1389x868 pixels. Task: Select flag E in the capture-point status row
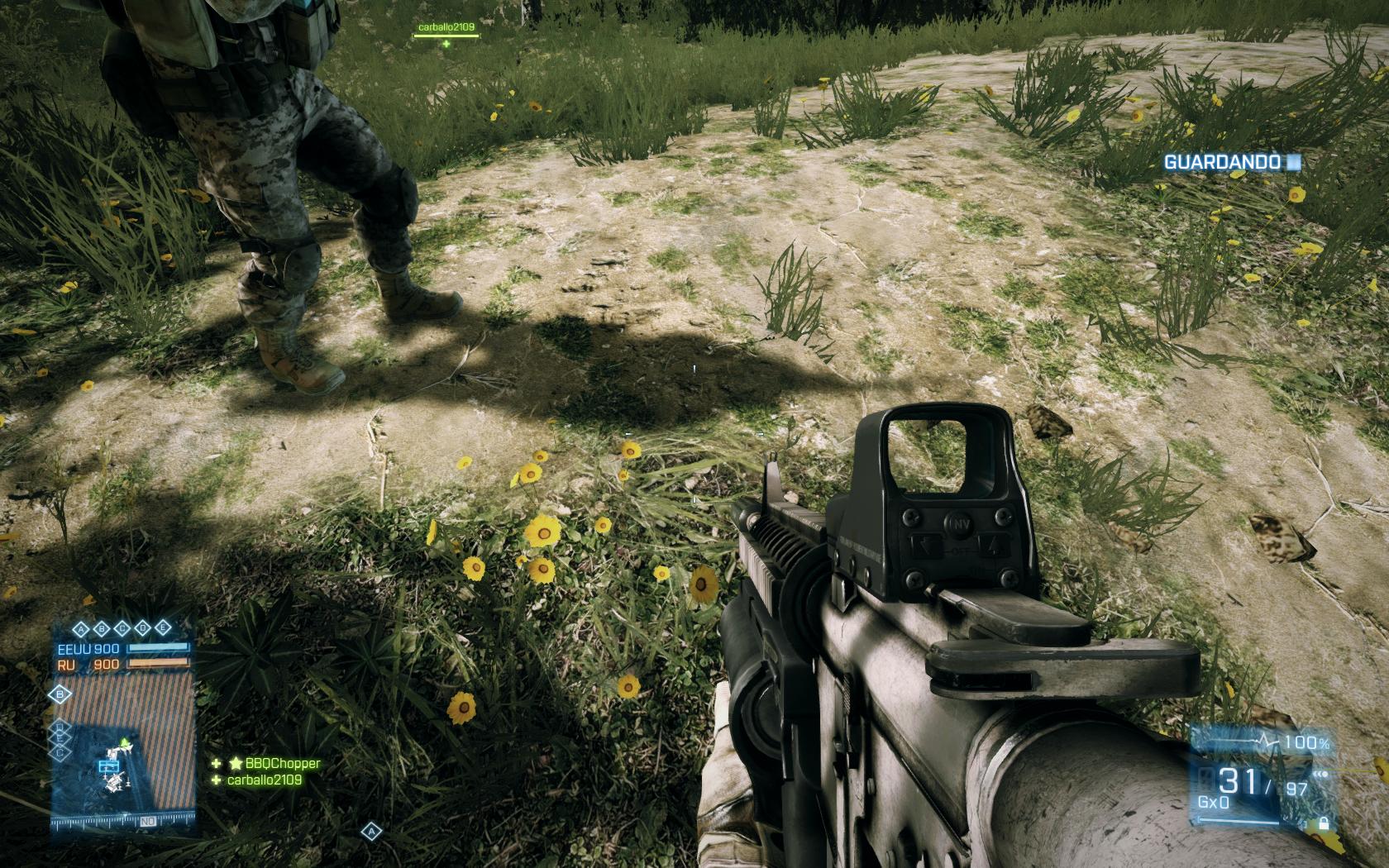click(x=162, y=627)
